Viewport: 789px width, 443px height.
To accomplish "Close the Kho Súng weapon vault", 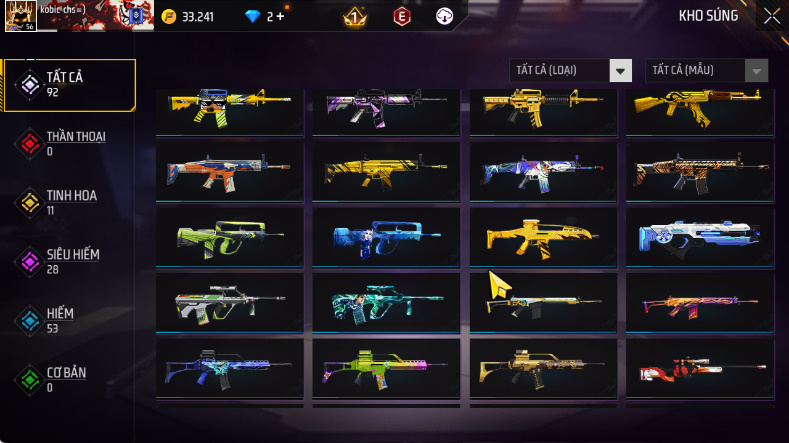I will click(x=771, y=16).
